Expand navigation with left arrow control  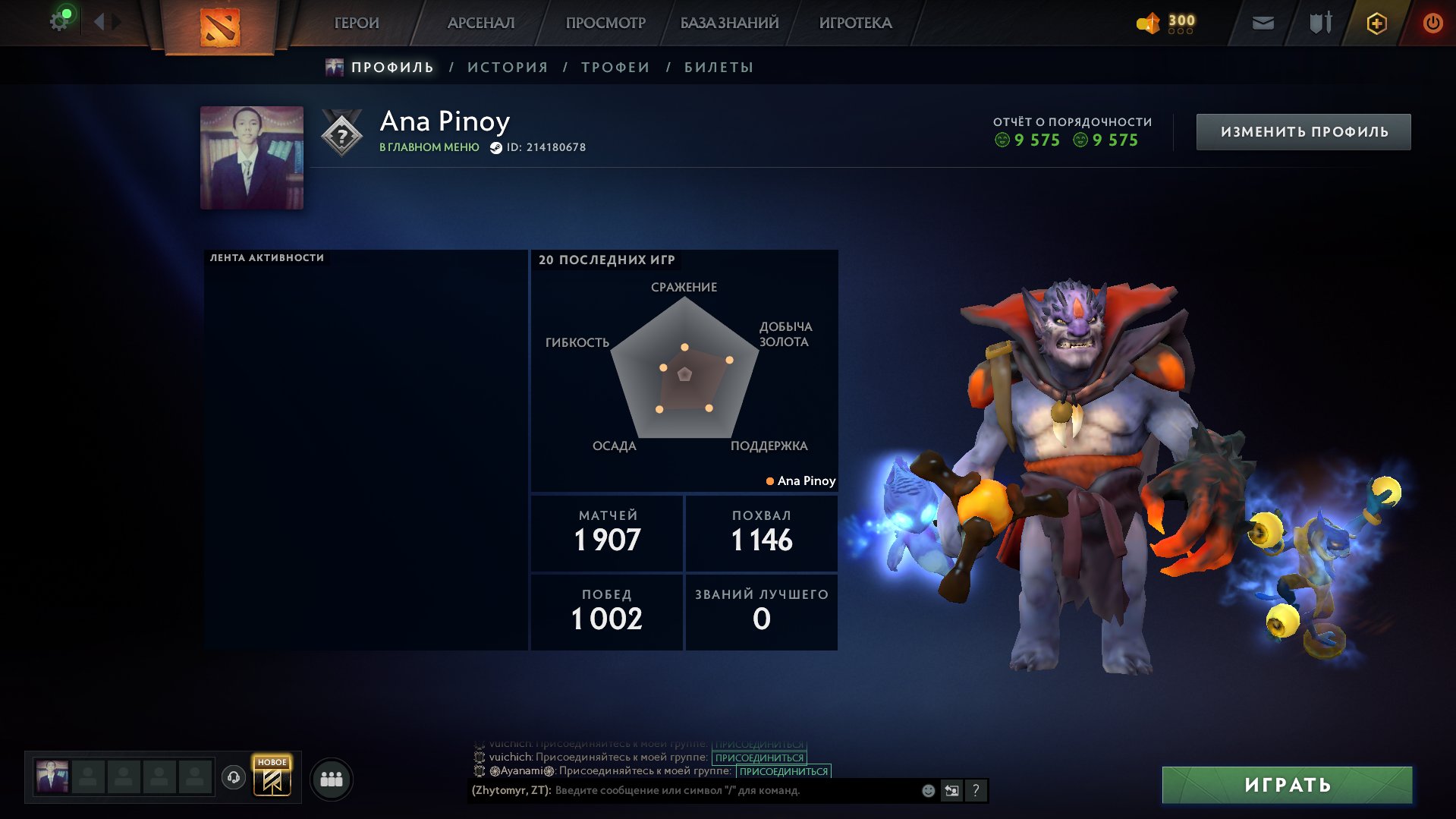(x=97, y=22)
